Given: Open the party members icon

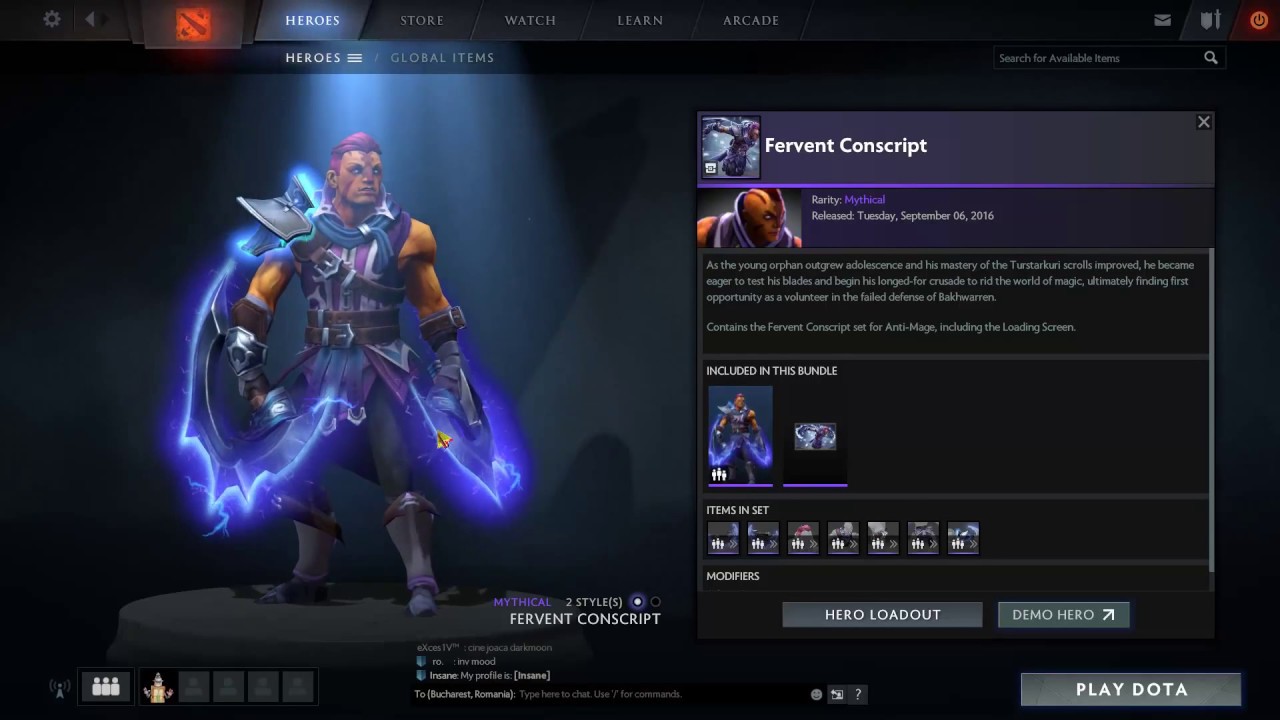Looking at the screenshot, I should coord(106,686).
